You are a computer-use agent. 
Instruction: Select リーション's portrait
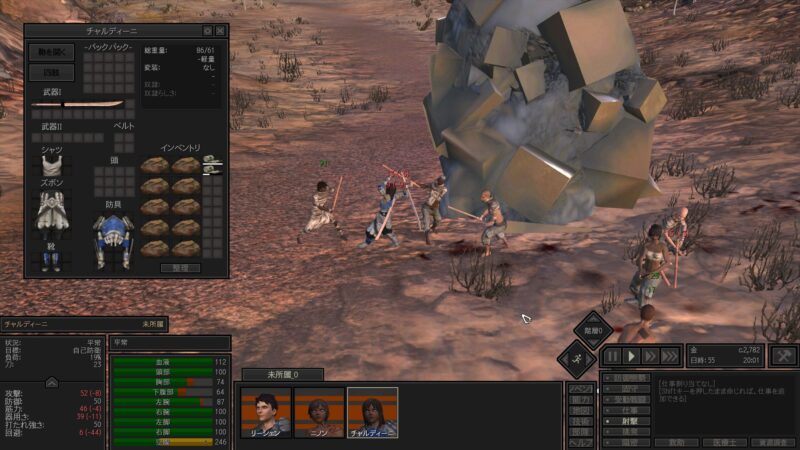(x=266, y=412)
